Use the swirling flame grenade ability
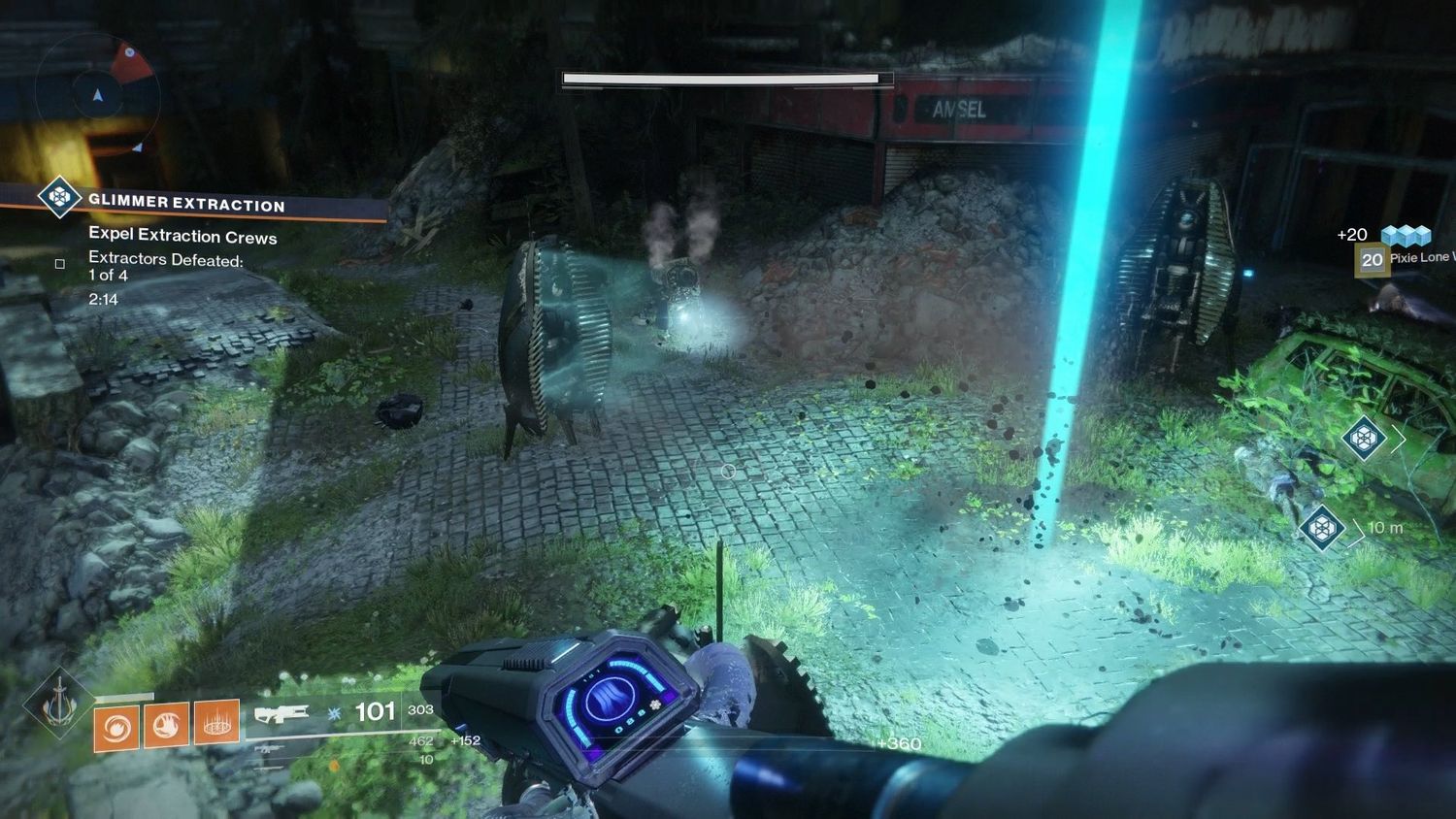This screenshot has width=1456, height=819. click(116, 726)
